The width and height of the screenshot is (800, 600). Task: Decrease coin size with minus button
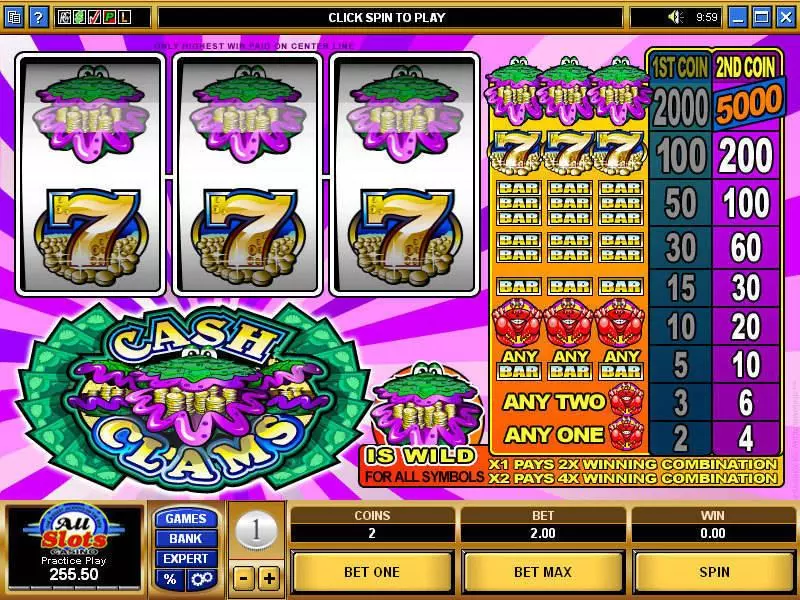click(243, 578)
